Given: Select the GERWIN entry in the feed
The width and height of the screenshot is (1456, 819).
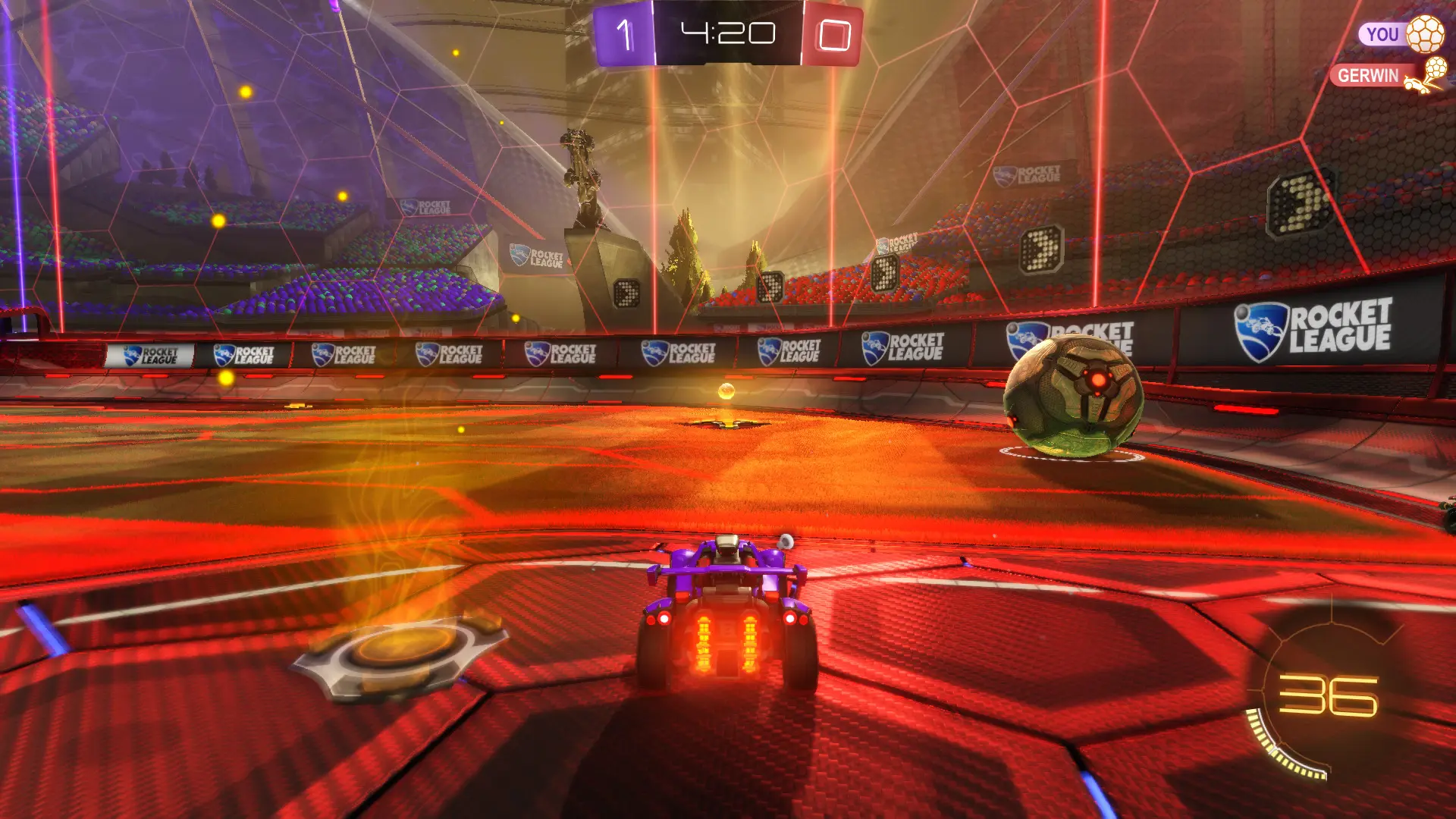Looking at the screenshot, I should [x=1368, y=76].
